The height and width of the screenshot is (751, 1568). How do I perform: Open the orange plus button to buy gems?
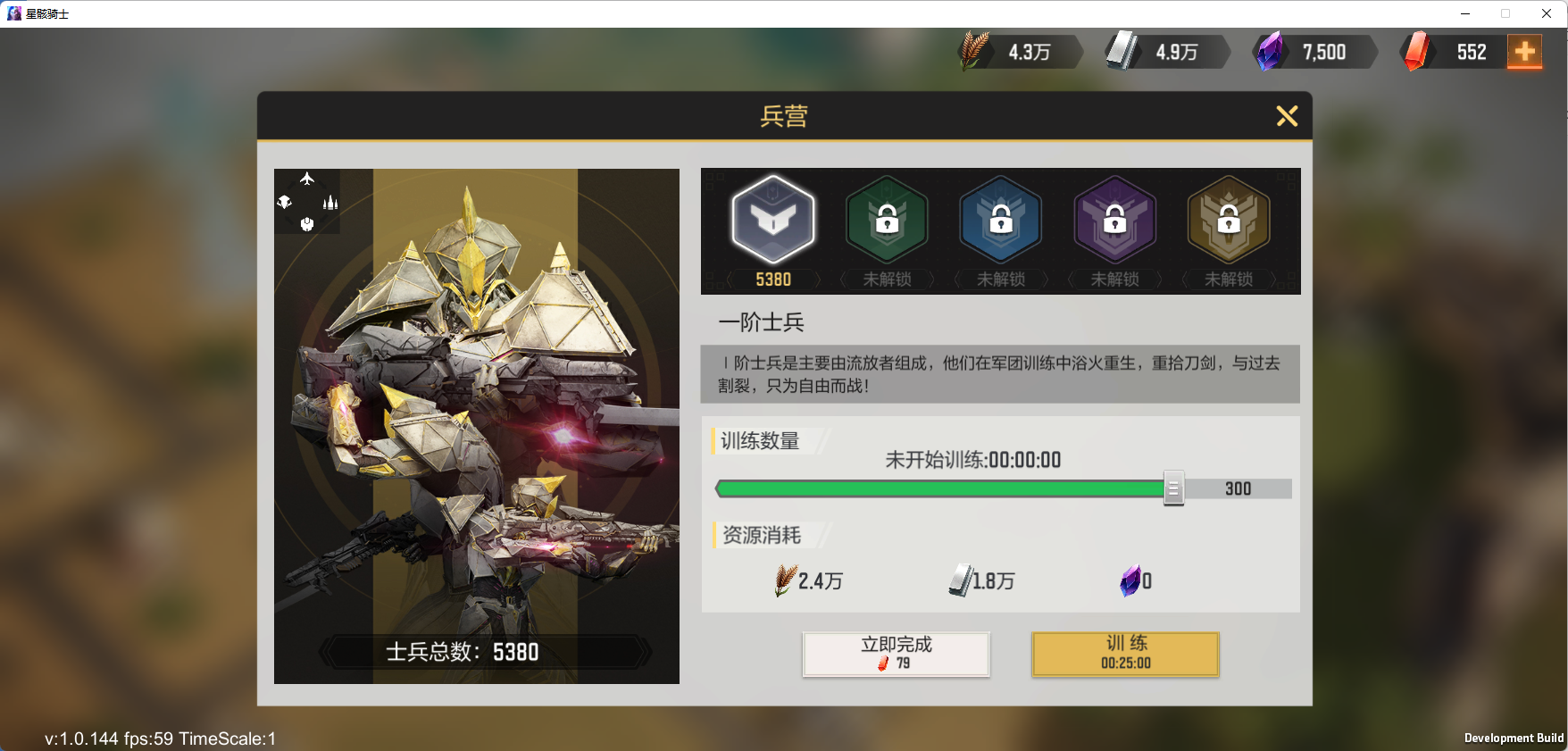coord(1525,52)
